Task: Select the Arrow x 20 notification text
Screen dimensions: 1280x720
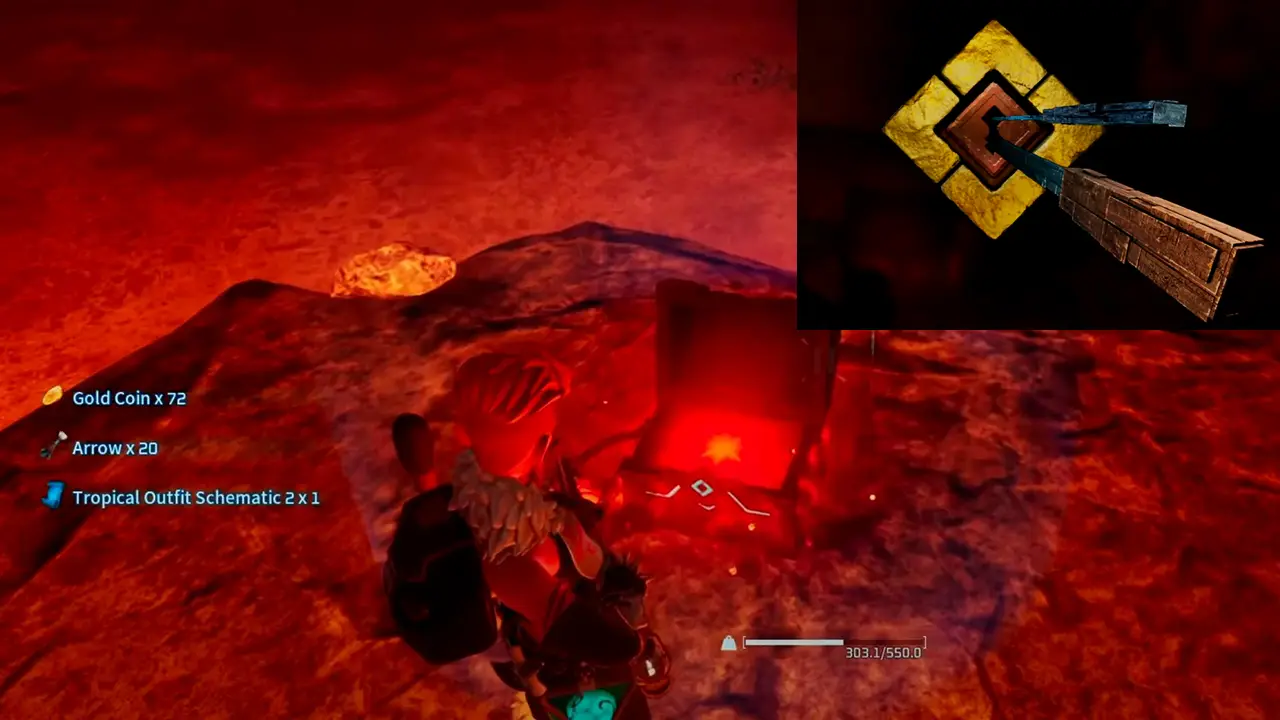Action: (x=114, y=448)
